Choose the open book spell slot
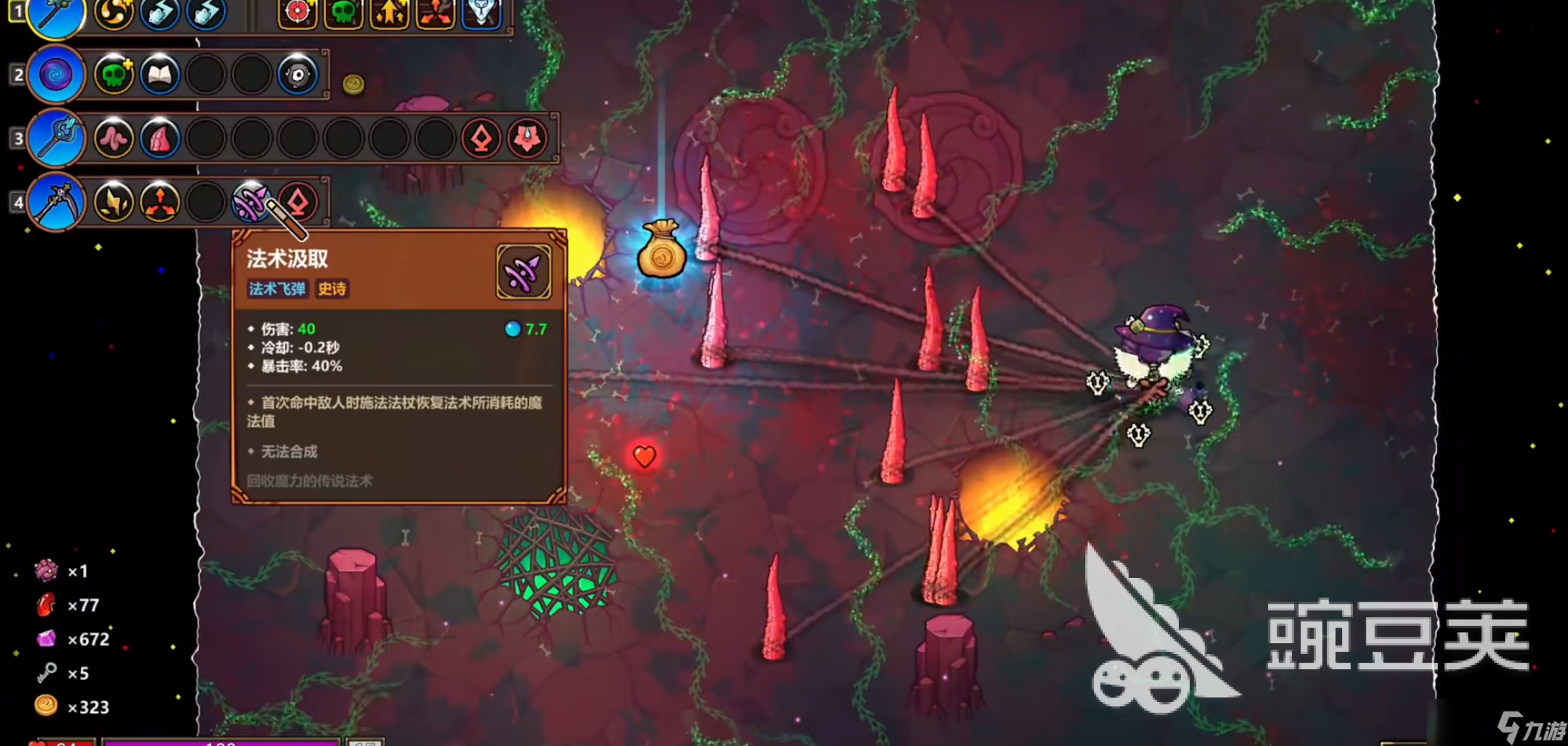Viewport: 1568px width, 746px height. tap(160, 75)
